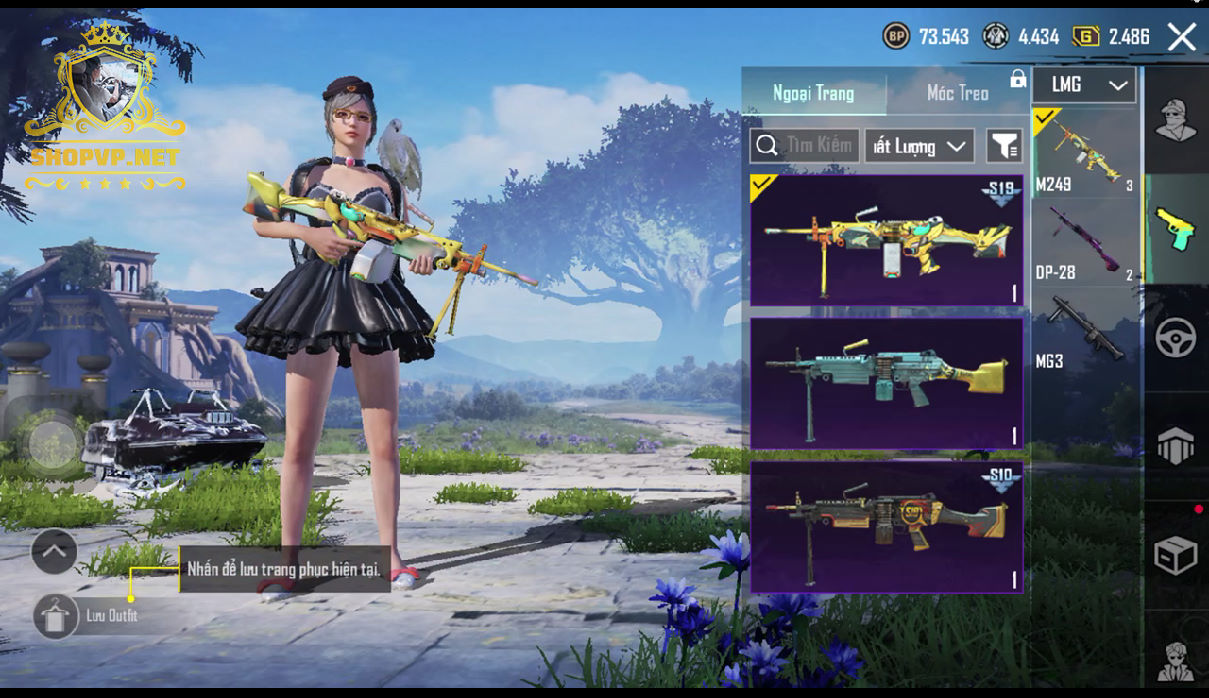The height and width of the screenshot is (698, 1209).
Task: Click the Tìm Kiếm search field
Action: point(805,146)
